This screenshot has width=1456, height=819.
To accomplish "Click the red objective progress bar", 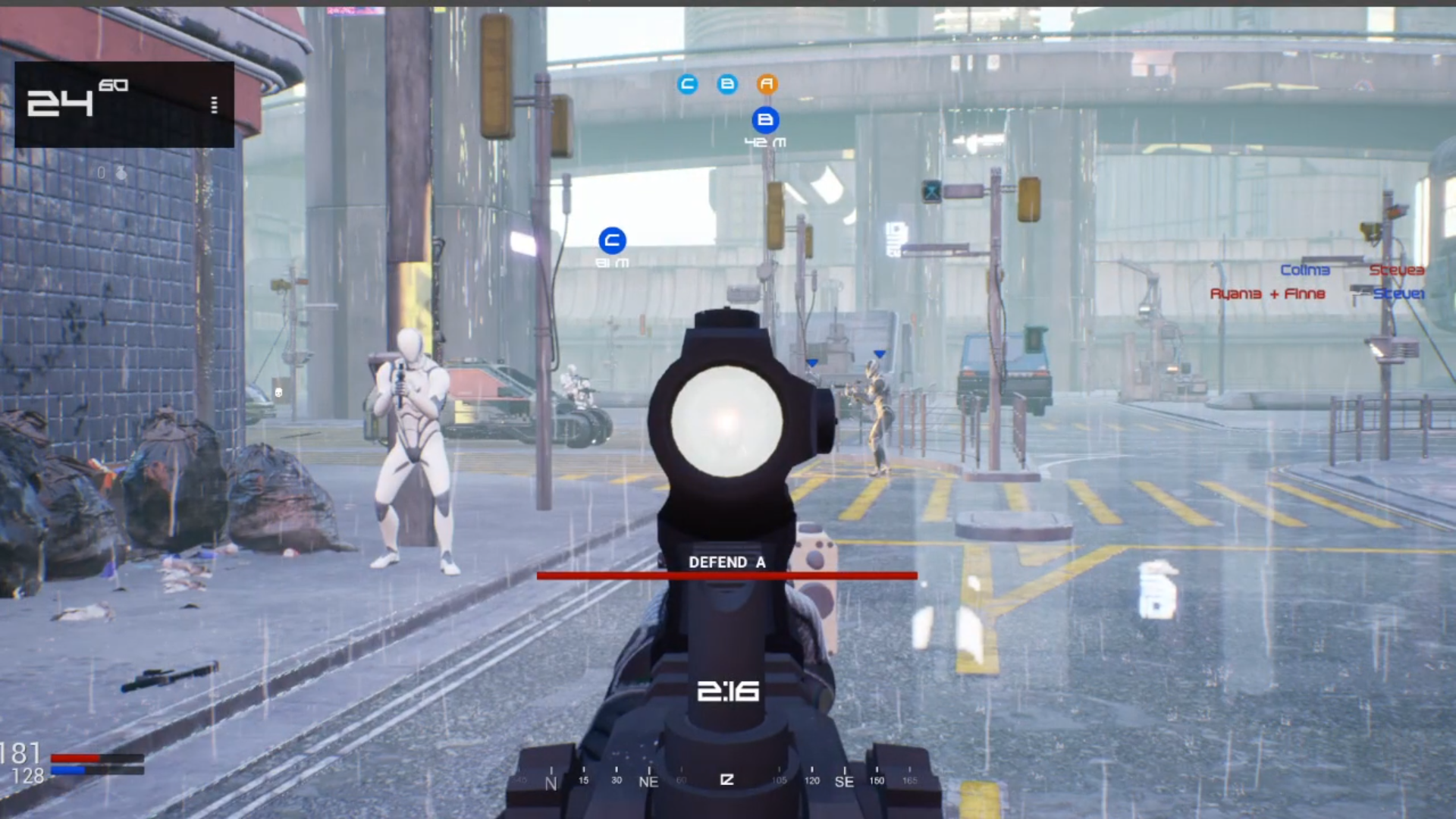I will tap(726, 575).
